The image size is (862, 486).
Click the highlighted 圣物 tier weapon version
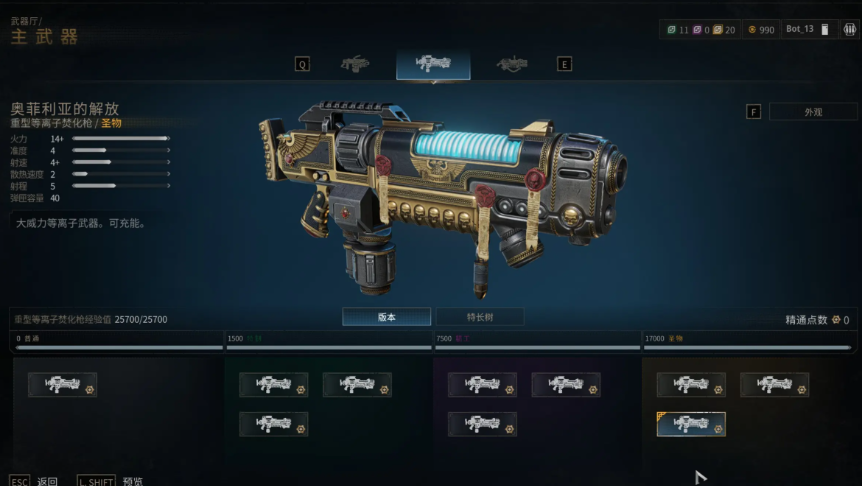coord(691,424)
